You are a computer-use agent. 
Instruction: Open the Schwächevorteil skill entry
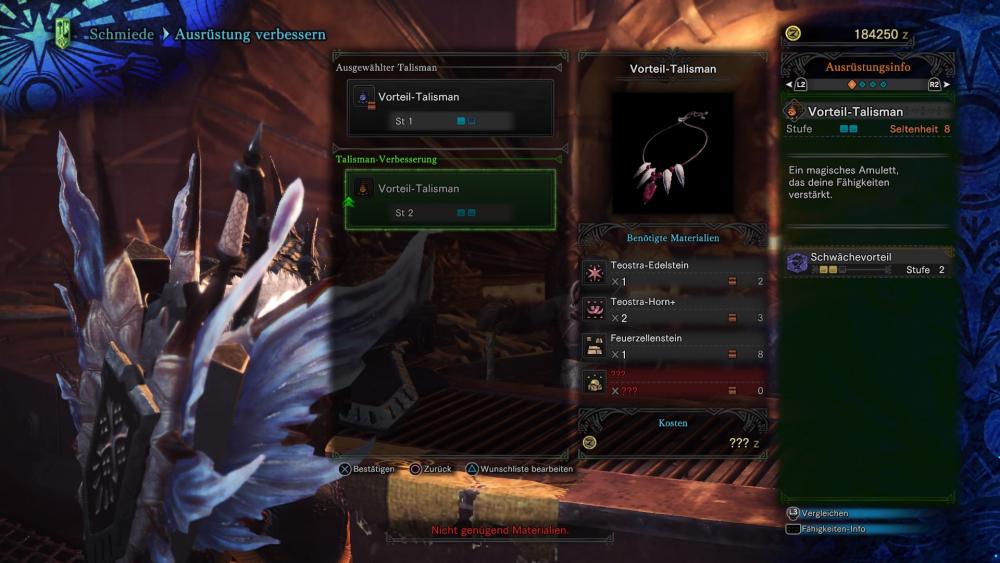[867, 263]
